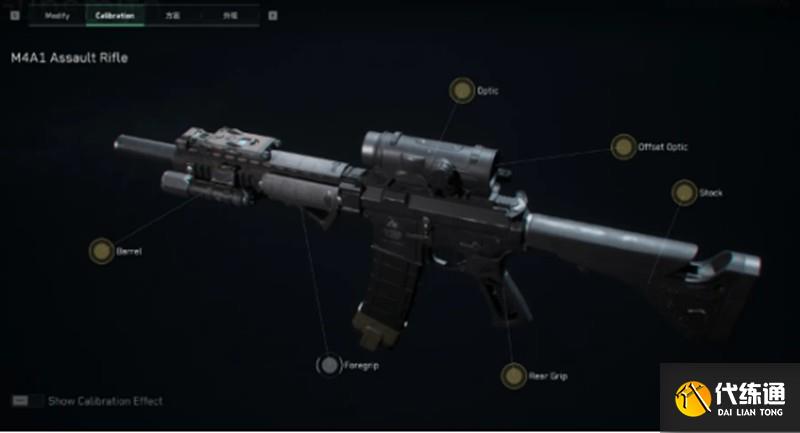Open the Optic calibration node
Viewport: 800px width, 433px height.
[461, 91]
